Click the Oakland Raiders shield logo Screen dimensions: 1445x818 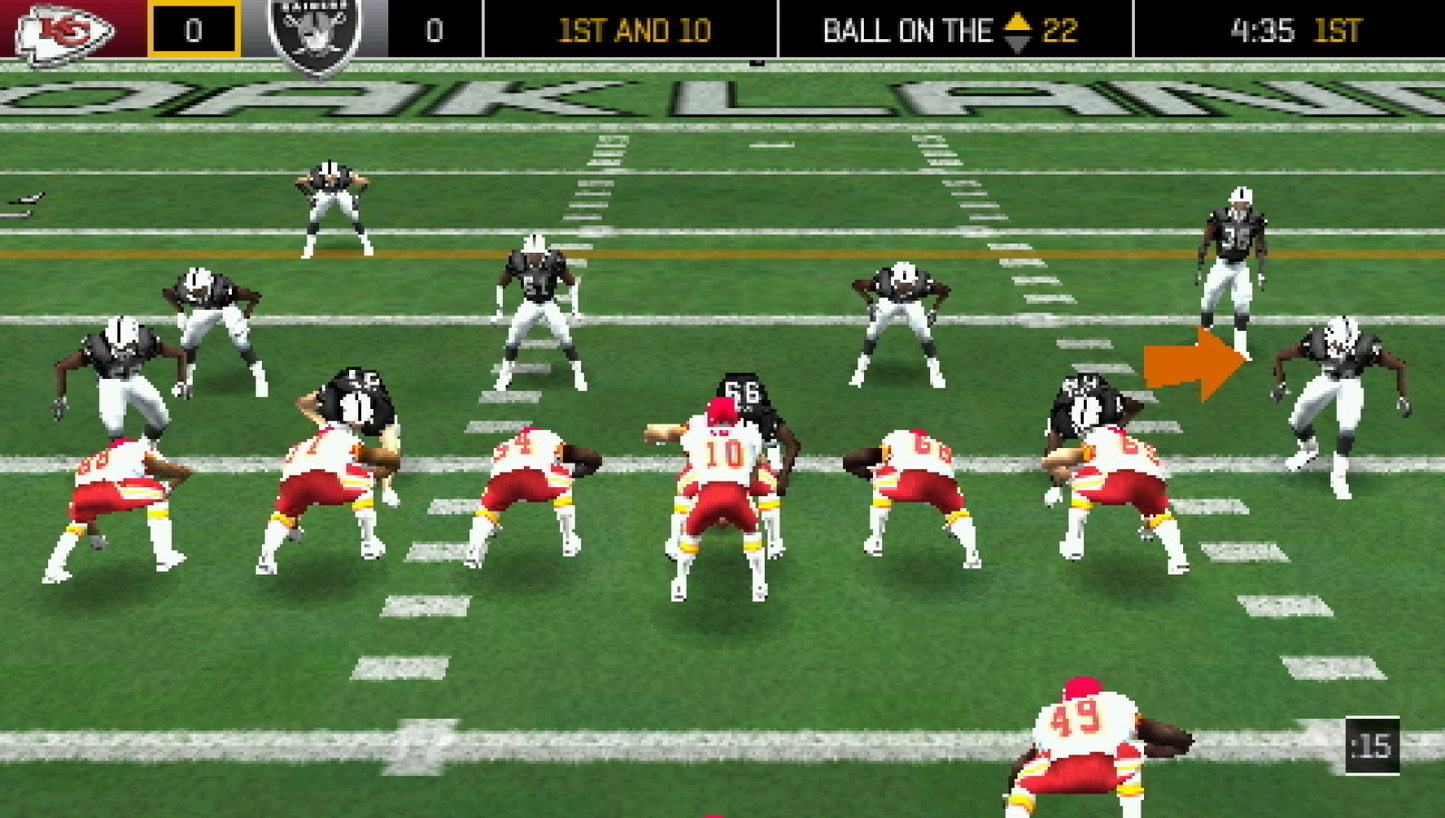coord(314,29)
